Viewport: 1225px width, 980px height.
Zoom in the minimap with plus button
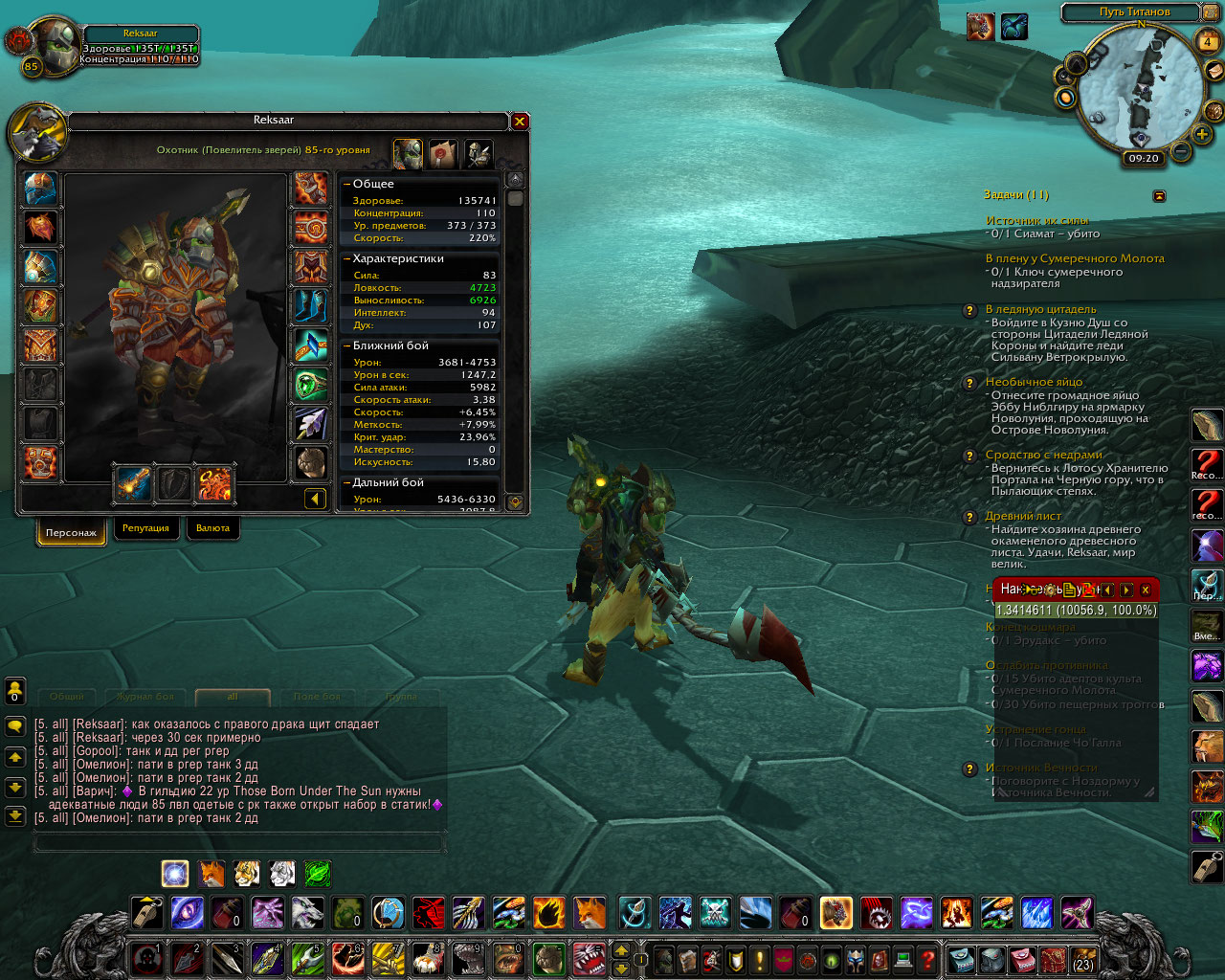pyautogui.click(x=1202, y=134)
